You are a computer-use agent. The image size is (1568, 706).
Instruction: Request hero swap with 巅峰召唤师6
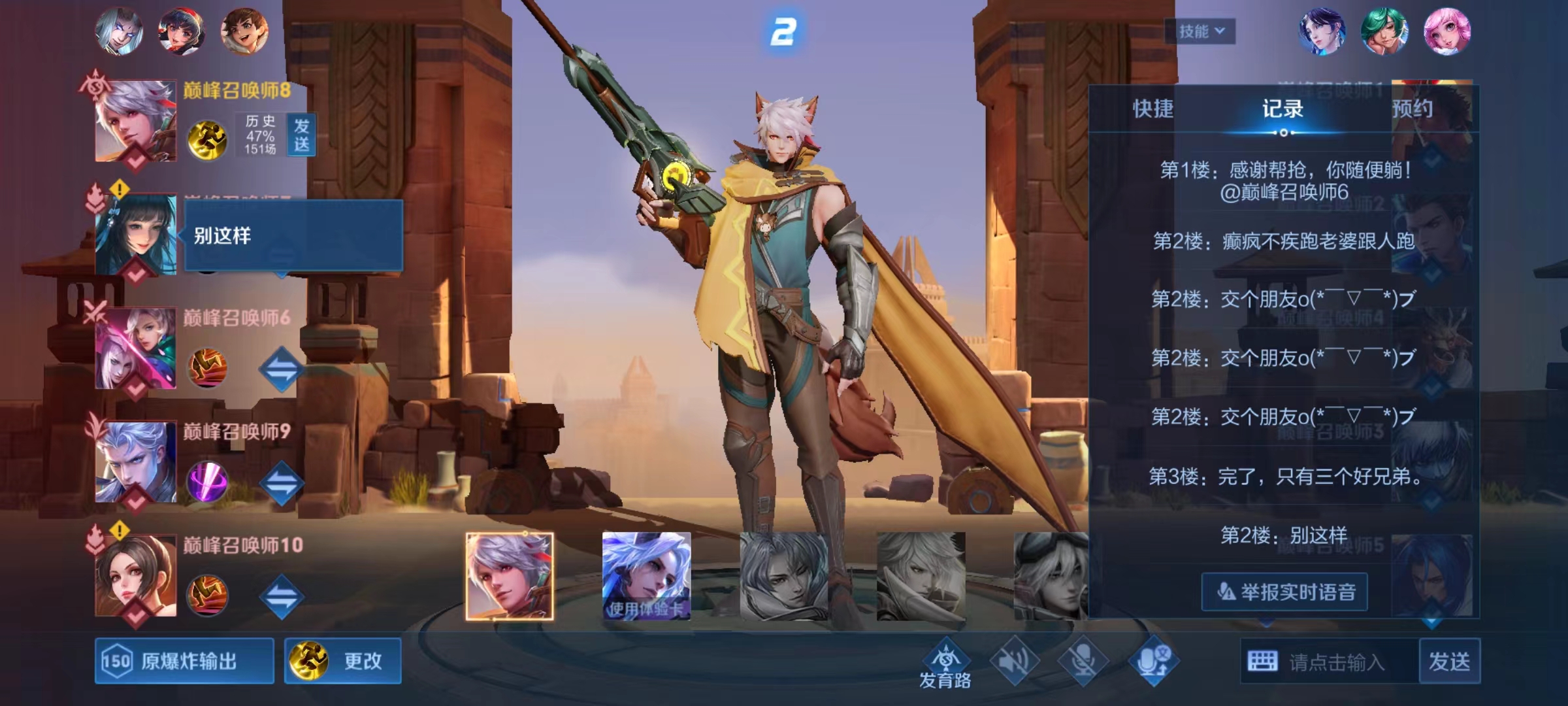pyautogui.click(x=282, y=369)
